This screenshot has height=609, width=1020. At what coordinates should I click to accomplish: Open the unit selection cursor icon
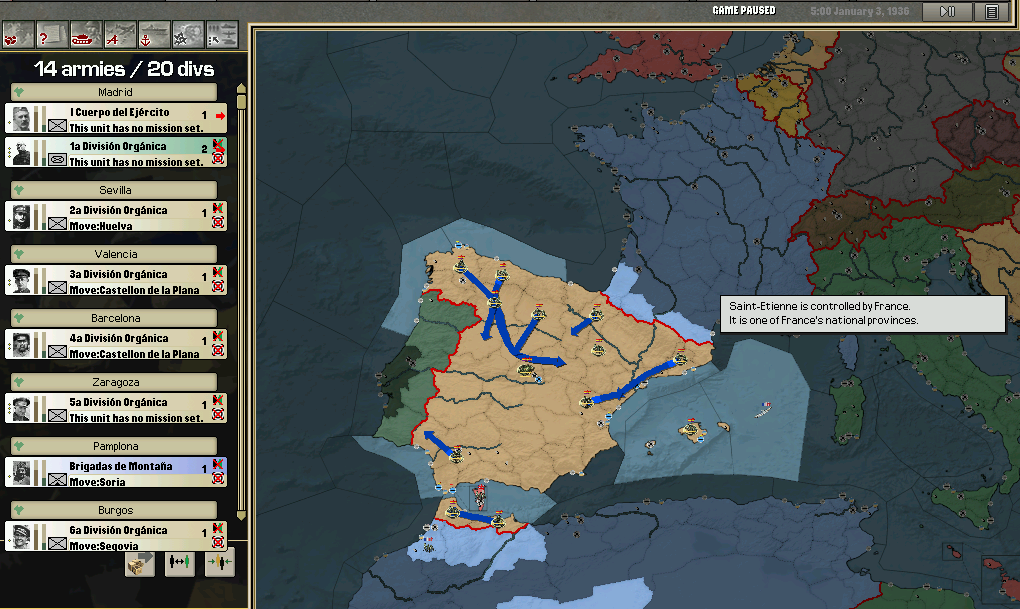click(221, 36)
